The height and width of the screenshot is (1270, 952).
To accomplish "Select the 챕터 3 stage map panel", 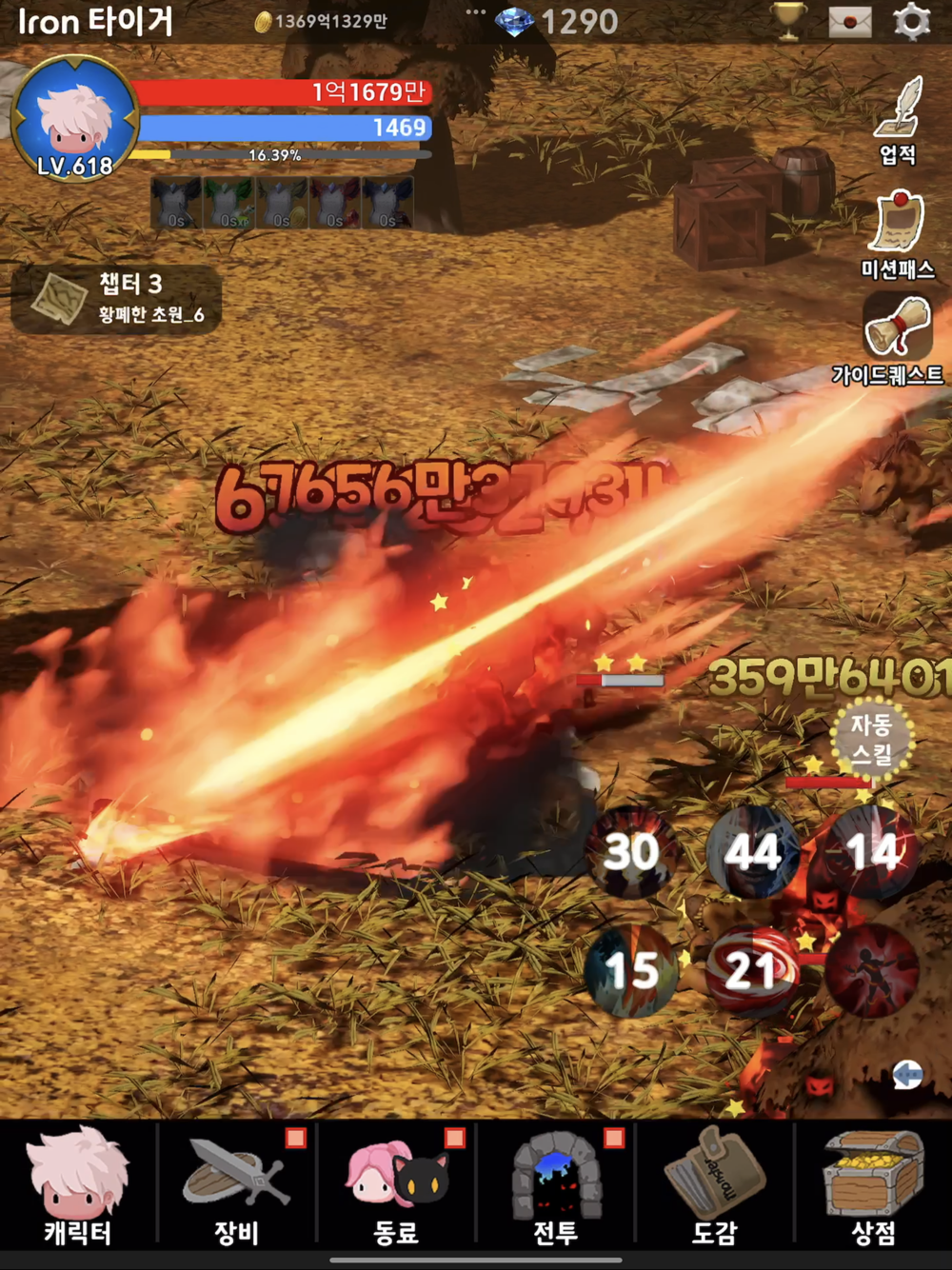I will (116, 298).
